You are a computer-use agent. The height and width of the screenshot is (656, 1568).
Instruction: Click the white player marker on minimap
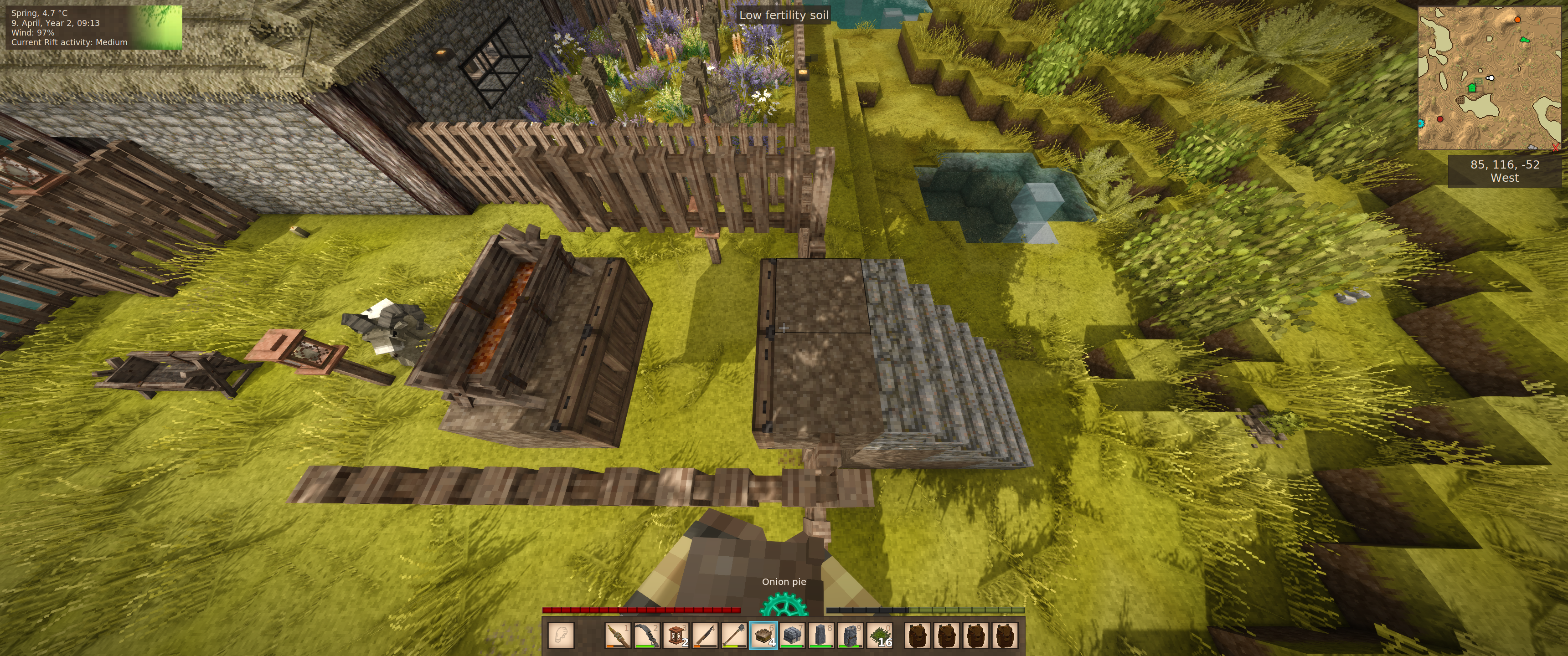click(1491, 78)
